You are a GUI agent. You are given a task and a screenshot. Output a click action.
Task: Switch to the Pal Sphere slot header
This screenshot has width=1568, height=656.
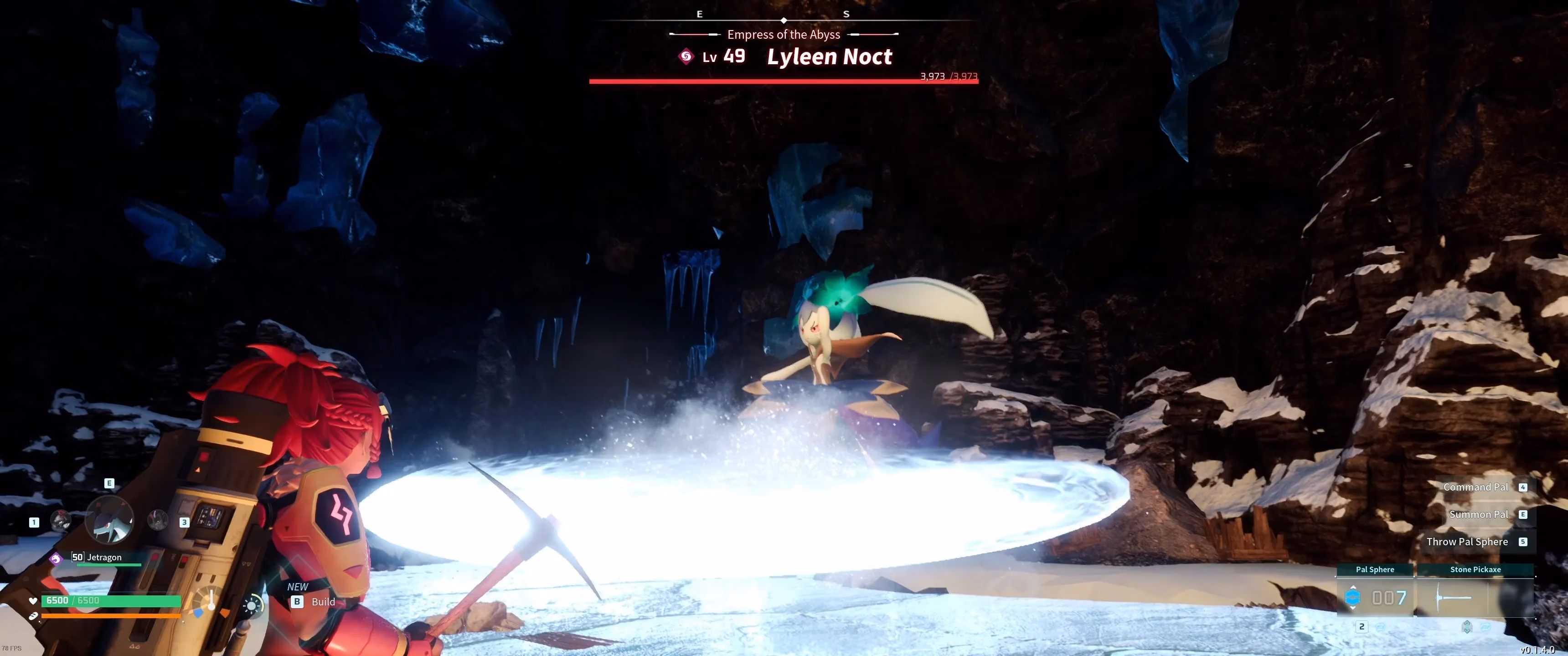(x=1375, y=569)
